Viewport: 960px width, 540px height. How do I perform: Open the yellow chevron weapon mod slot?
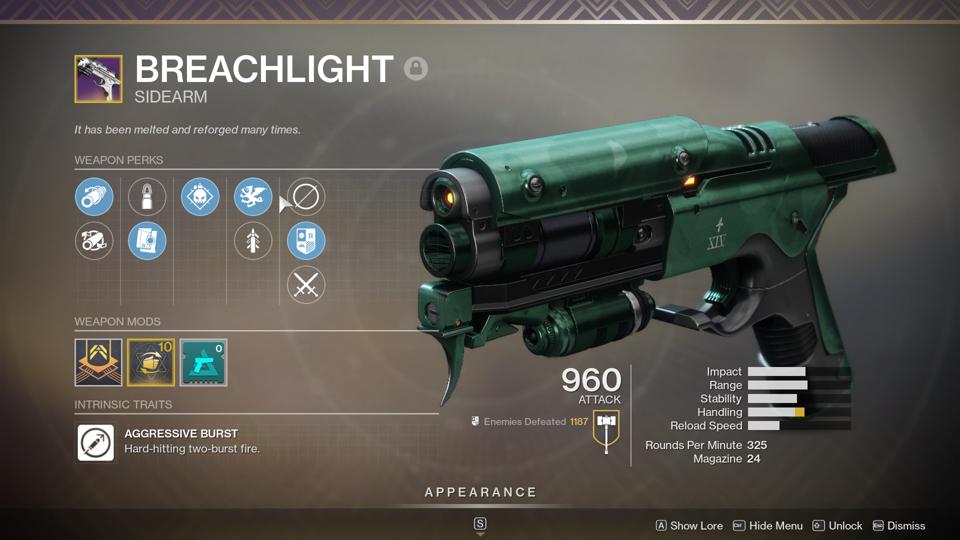pyautogui.click(x=98, y=362)
